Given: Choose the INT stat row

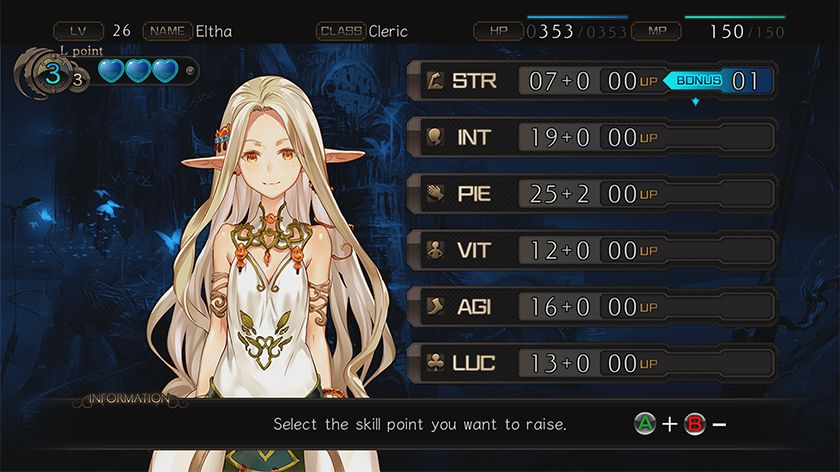Looking at the screenshot, I should (592, 138).
